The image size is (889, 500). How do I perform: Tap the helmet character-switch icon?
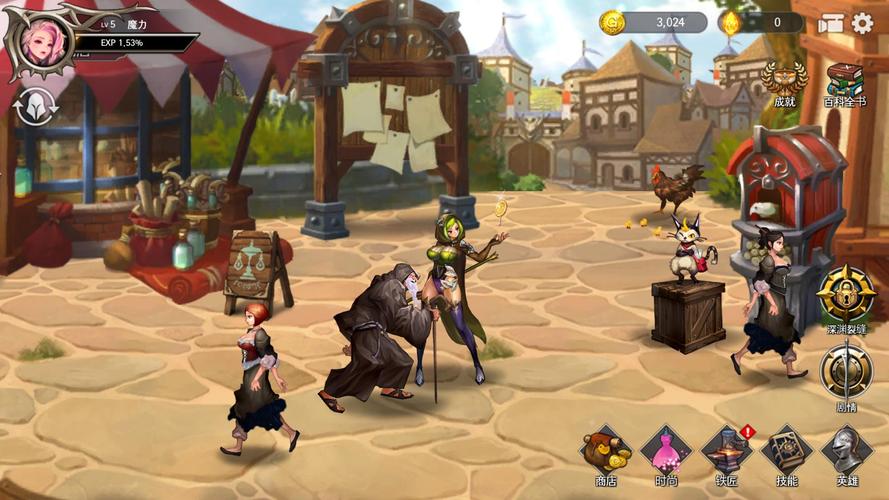pyautogui.click(x=36, y=106)
